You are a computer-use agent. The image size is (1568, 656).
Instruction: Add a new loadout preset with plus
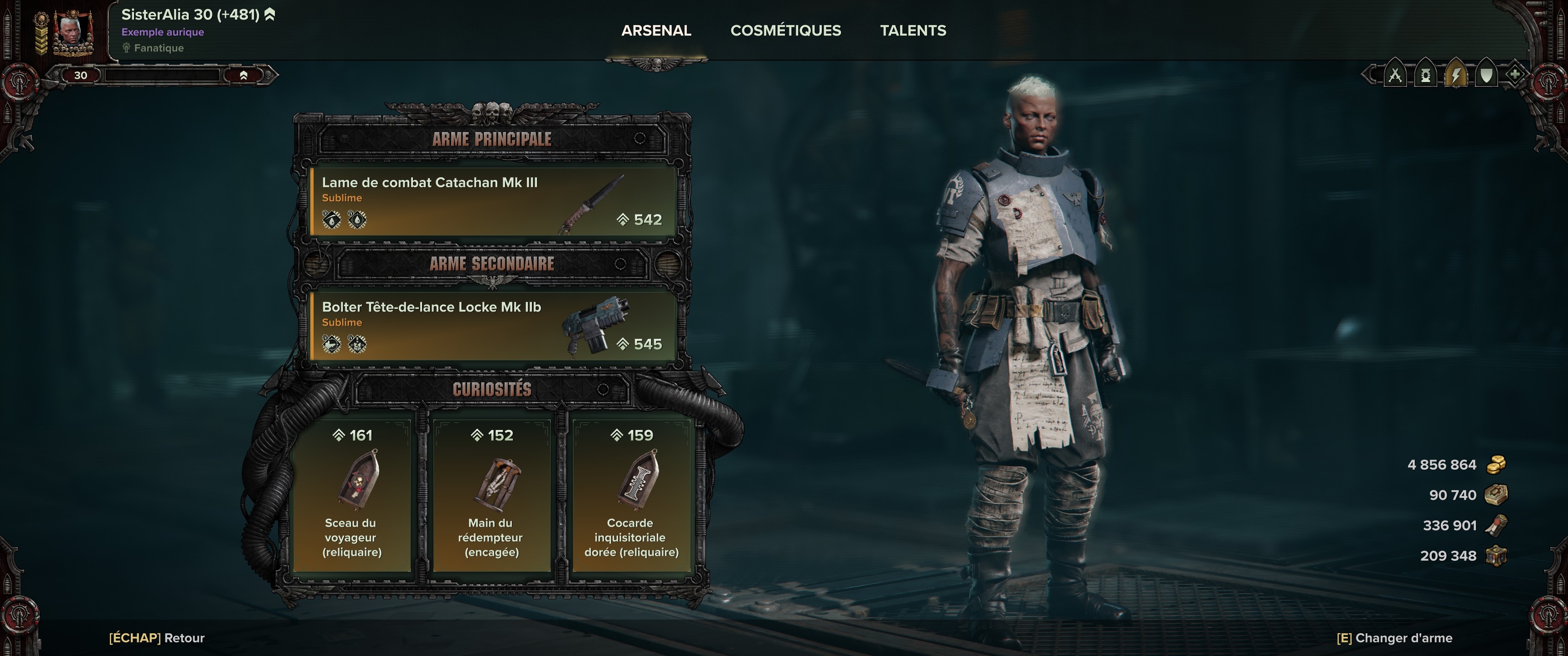1514,75
